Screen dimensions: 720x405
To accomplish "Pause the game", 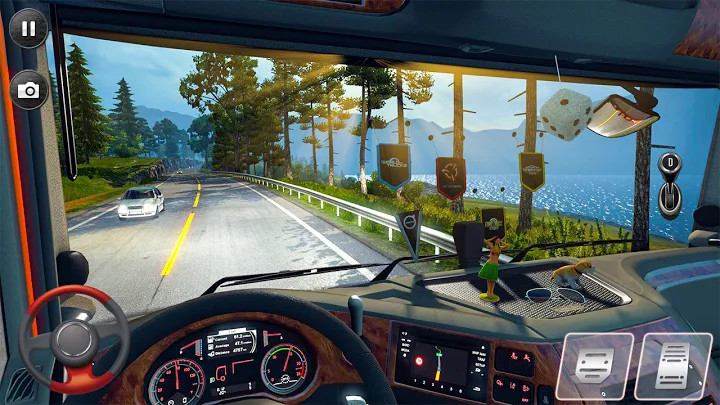I will [x=28, y=28].
